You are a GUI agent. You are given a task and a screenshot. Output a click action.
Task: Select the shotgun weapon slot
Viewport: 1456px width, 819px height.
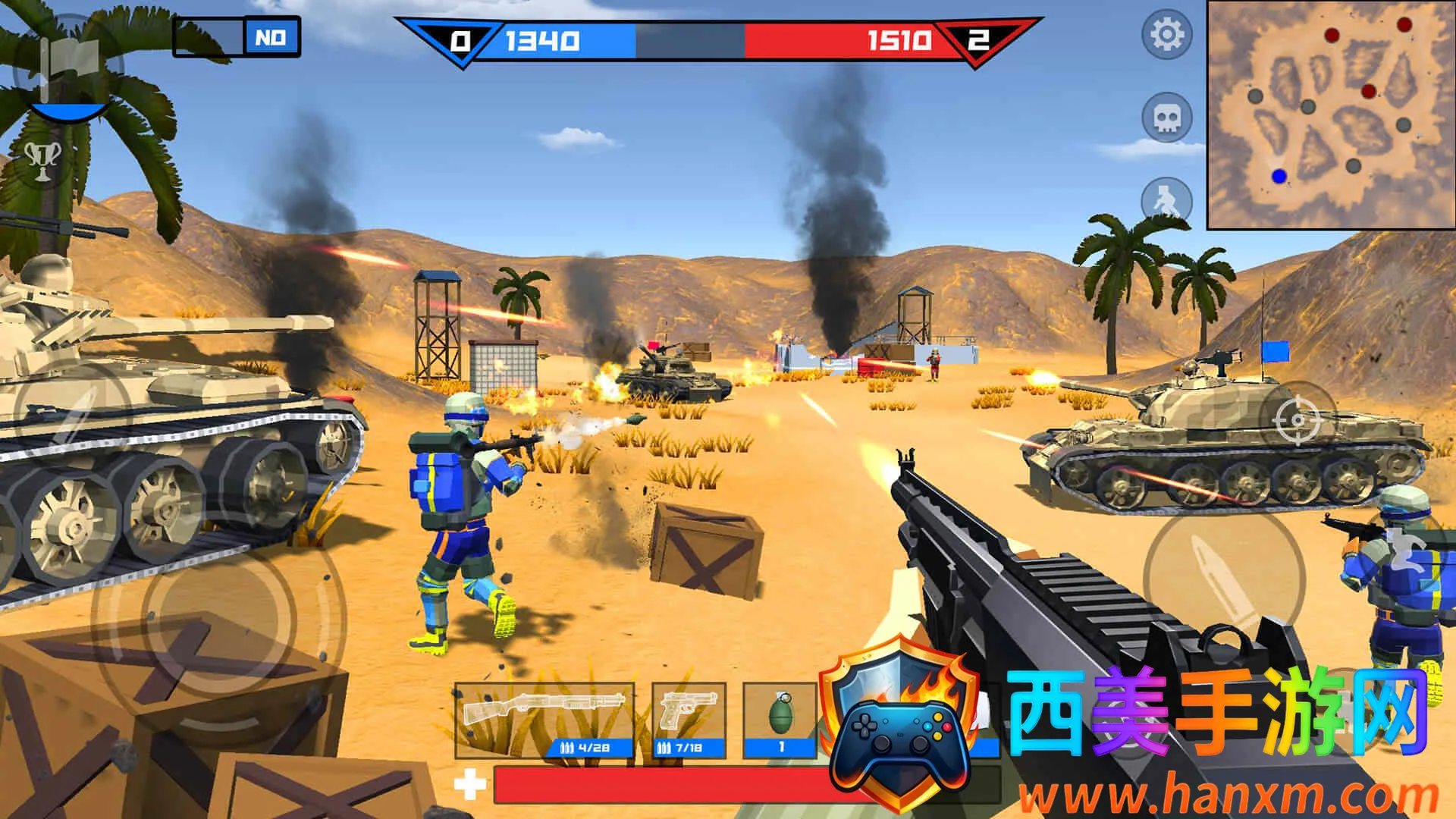[x=544, y=720]
